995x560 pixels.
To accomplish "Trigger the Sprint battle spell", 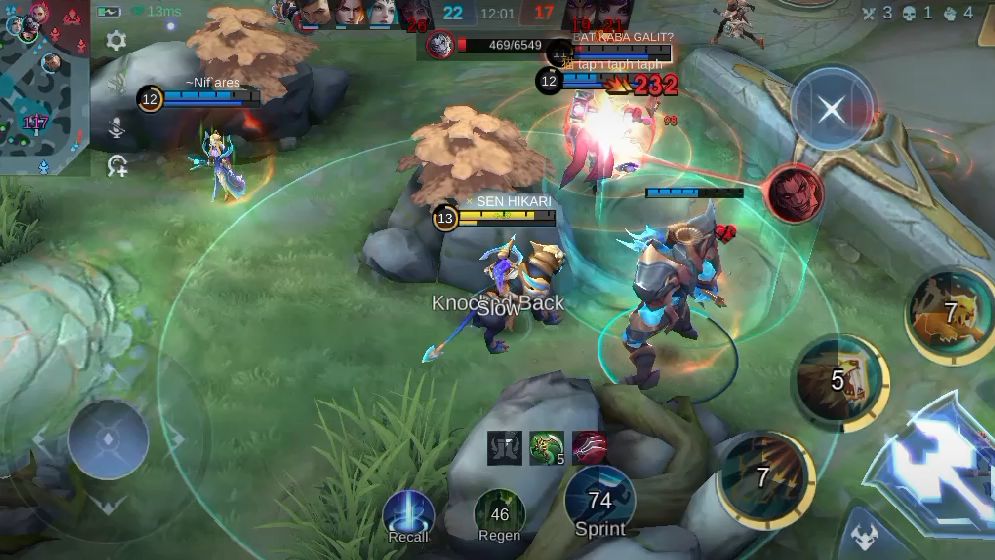I will (x=600, y=498).
